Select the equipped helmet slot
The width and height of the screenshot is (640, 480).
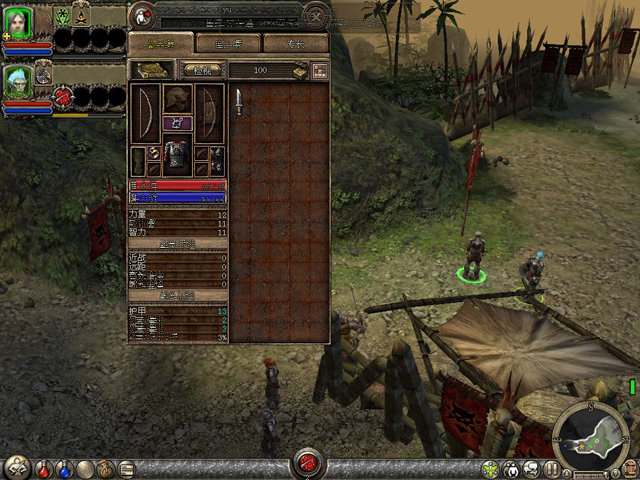click(178, 99)
